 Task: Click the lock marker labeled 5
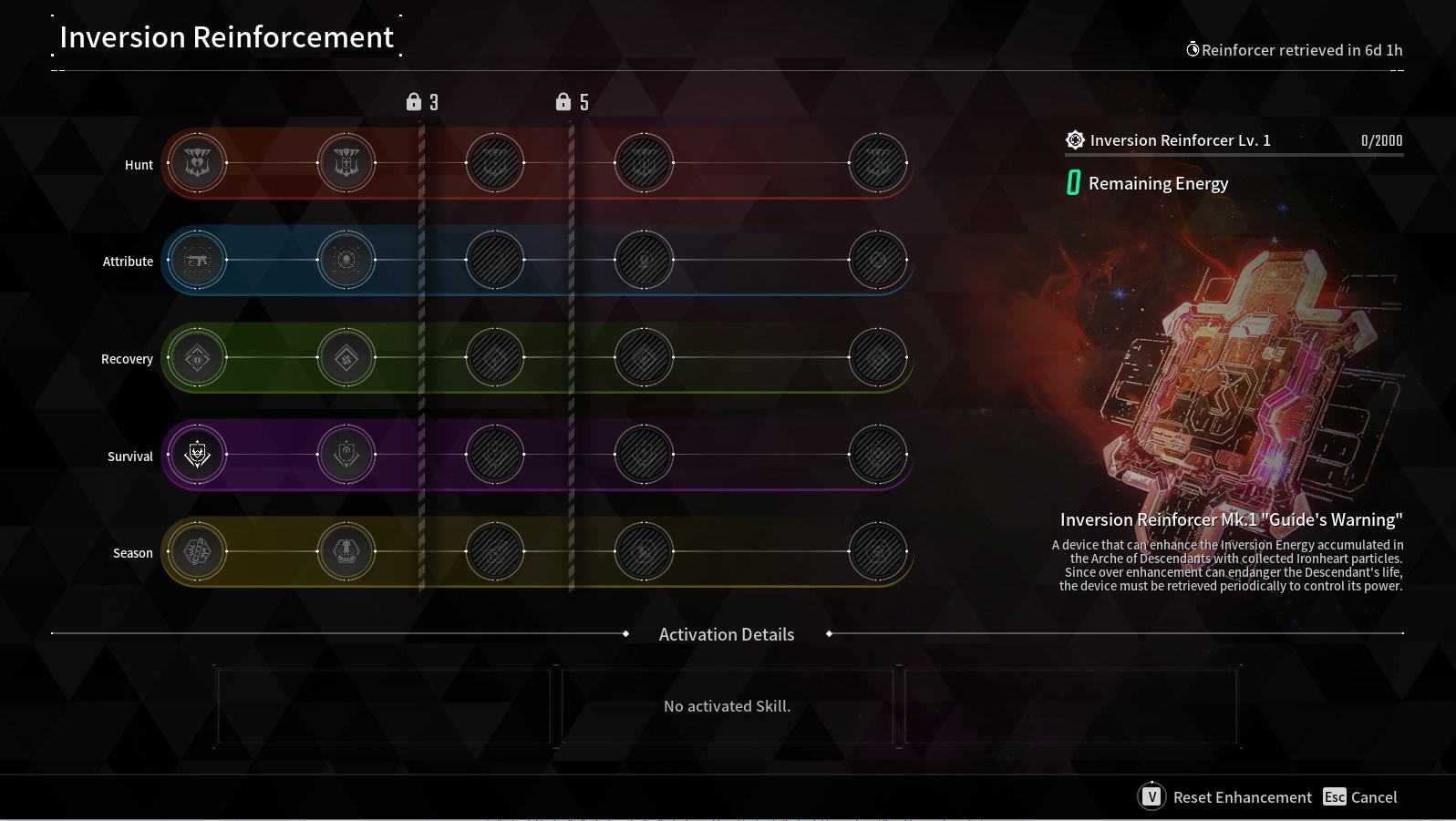click(571, 102)
